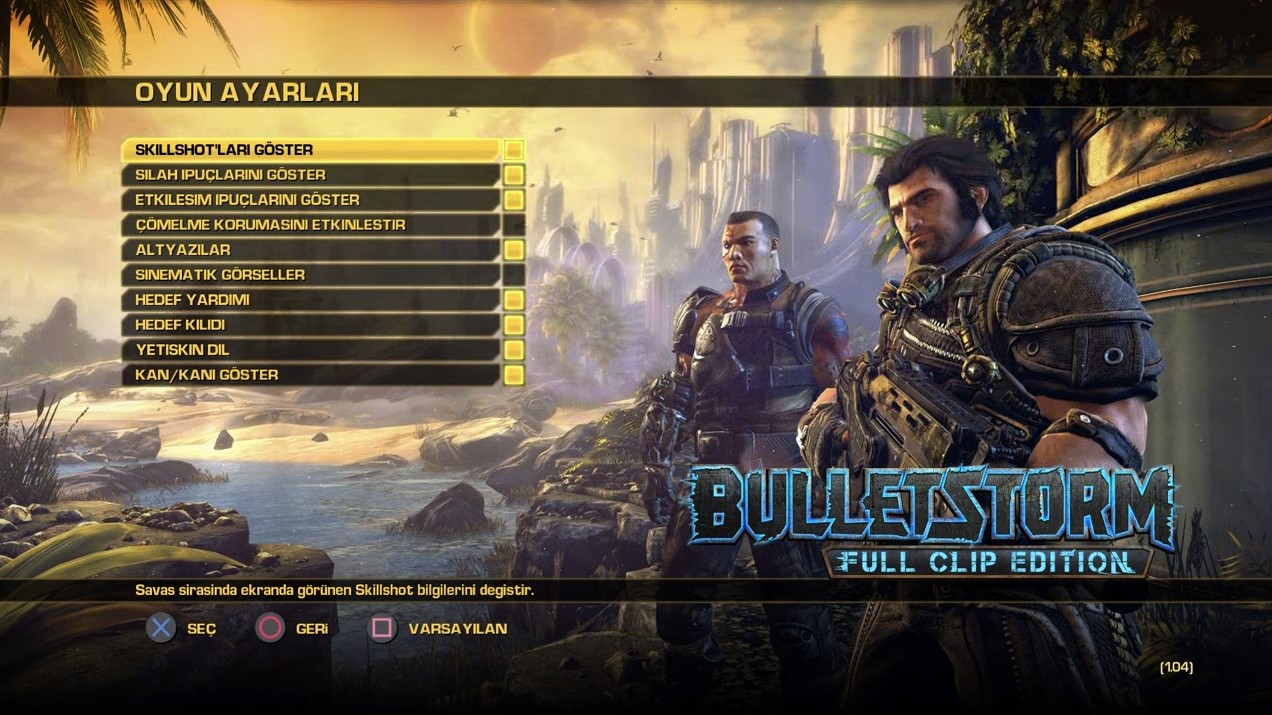Select the Hedef Yardımı row

click(310, 300)
